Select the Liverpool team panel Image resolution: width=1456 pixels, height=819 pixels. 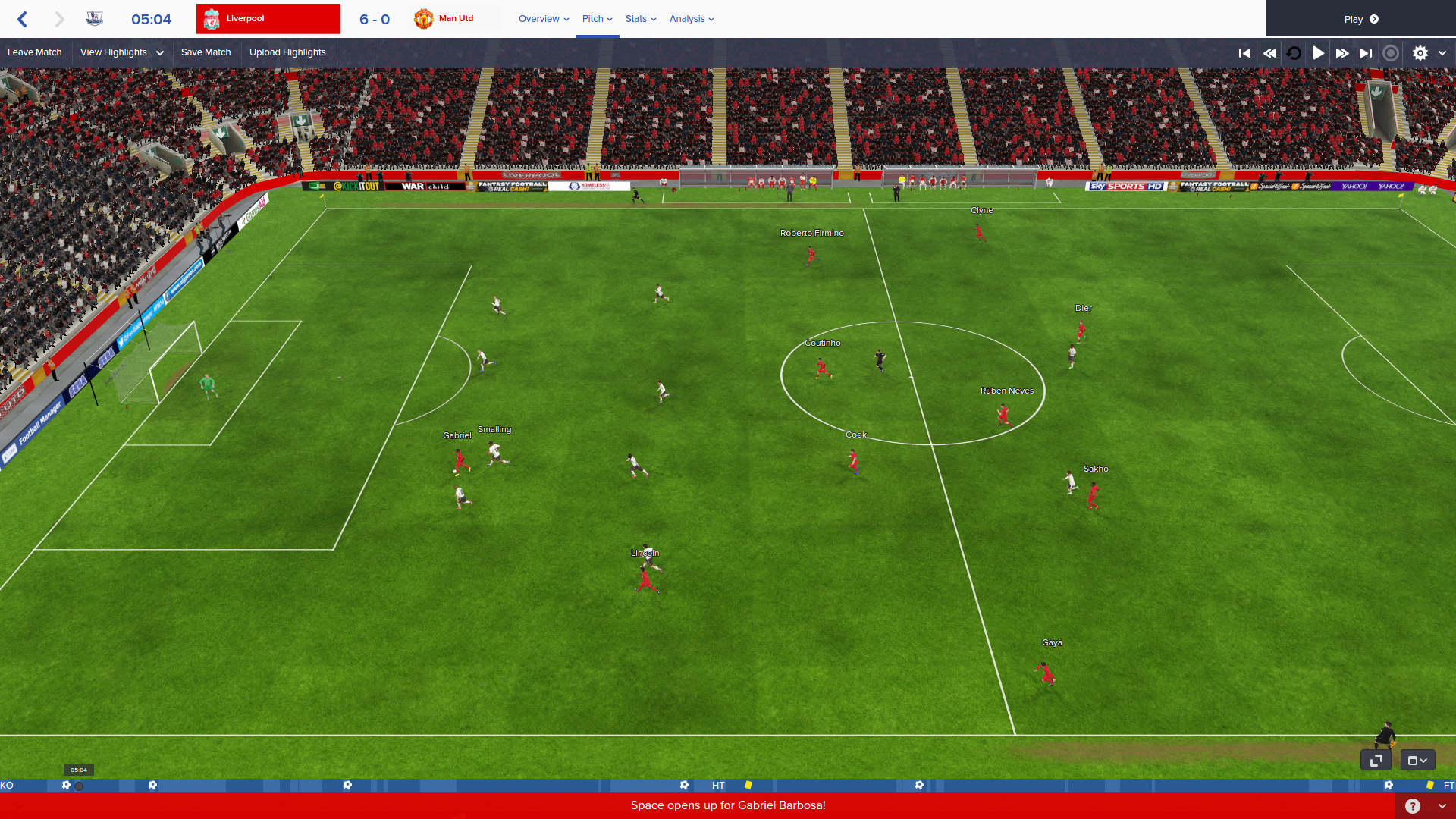(x=268, y=19)
